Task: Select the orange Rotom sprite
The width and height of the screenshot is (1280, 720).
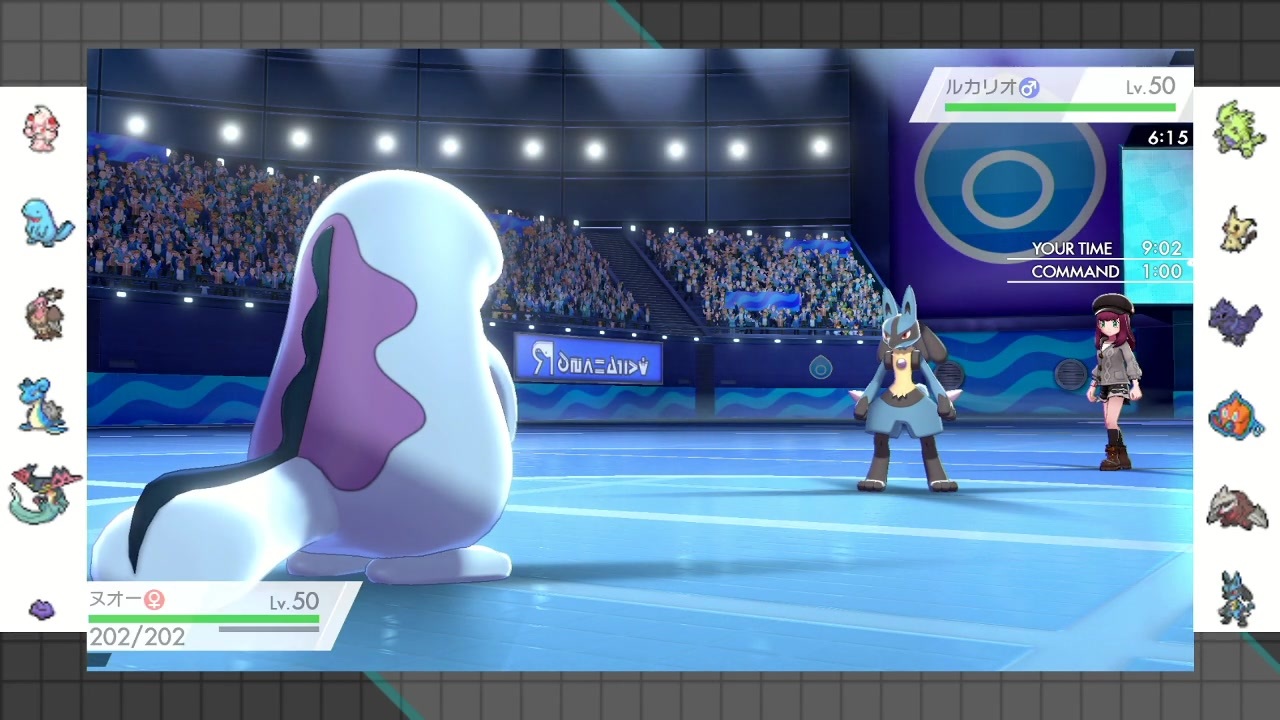Action: pyautogui.click(x=1236, y=416)
